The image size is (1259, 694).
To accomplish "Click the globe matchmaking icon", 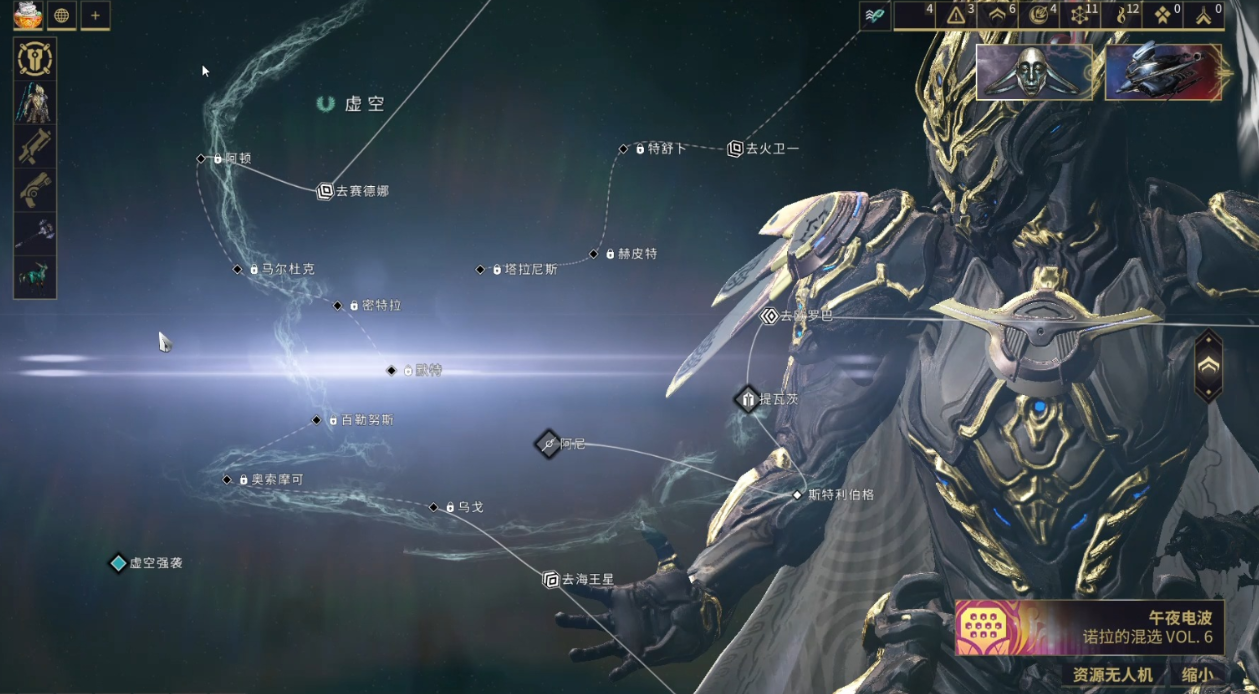I will [62, 15].
